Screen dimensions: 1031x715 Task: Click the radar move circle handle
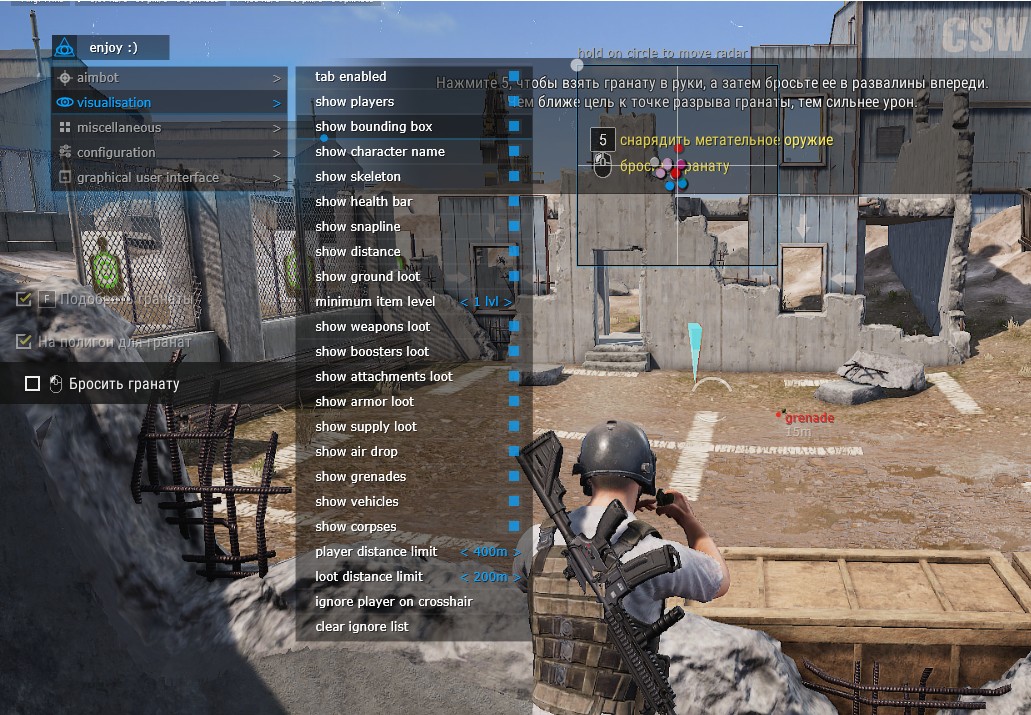tap(577, 65)
